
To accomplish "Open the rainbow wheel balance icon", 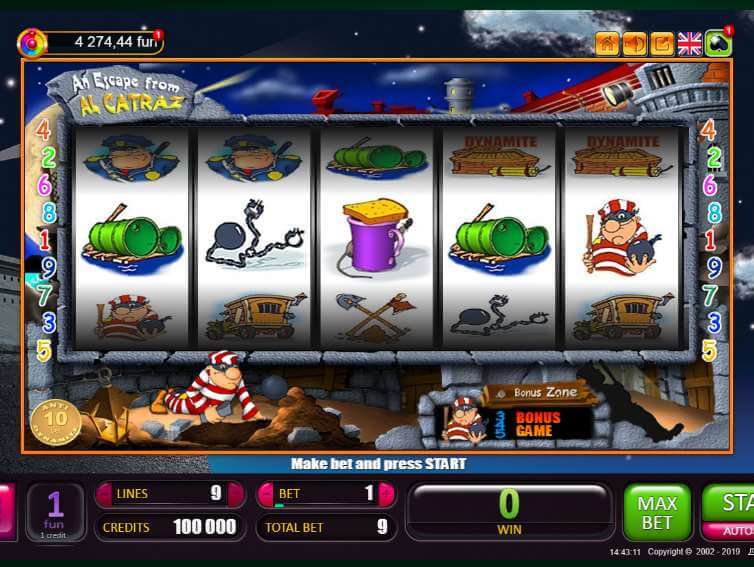I will click(32, 43).
